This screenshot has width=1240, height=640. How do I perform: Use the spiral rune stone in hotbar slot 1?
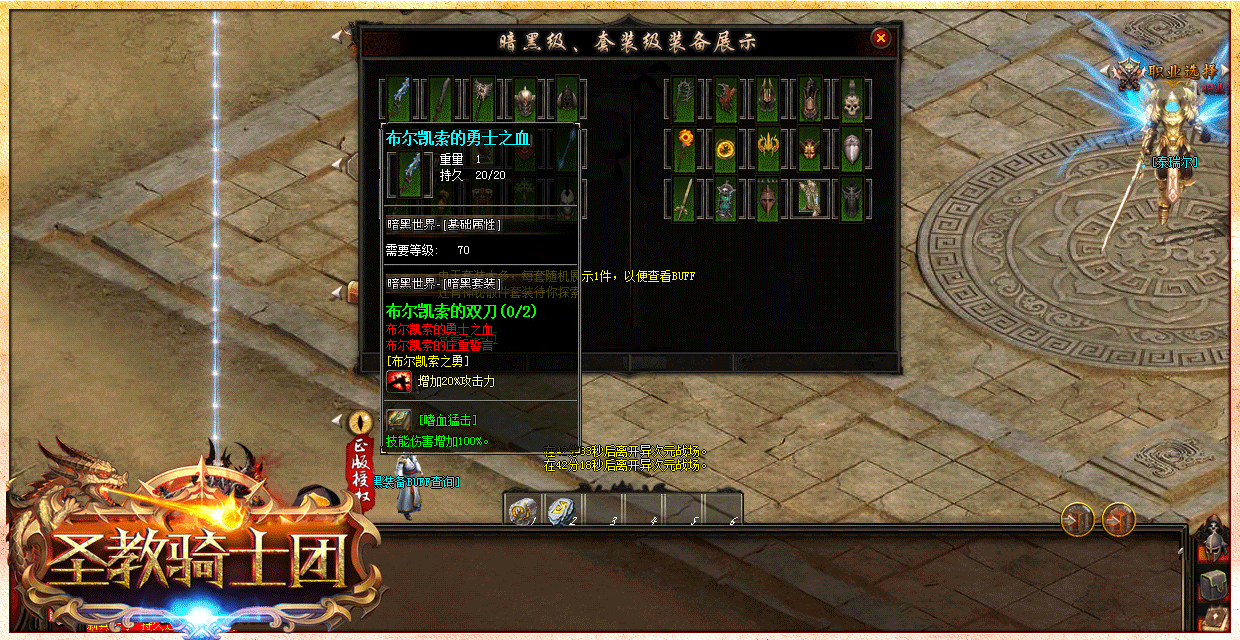pyautogui.click(x=521, y=510)
